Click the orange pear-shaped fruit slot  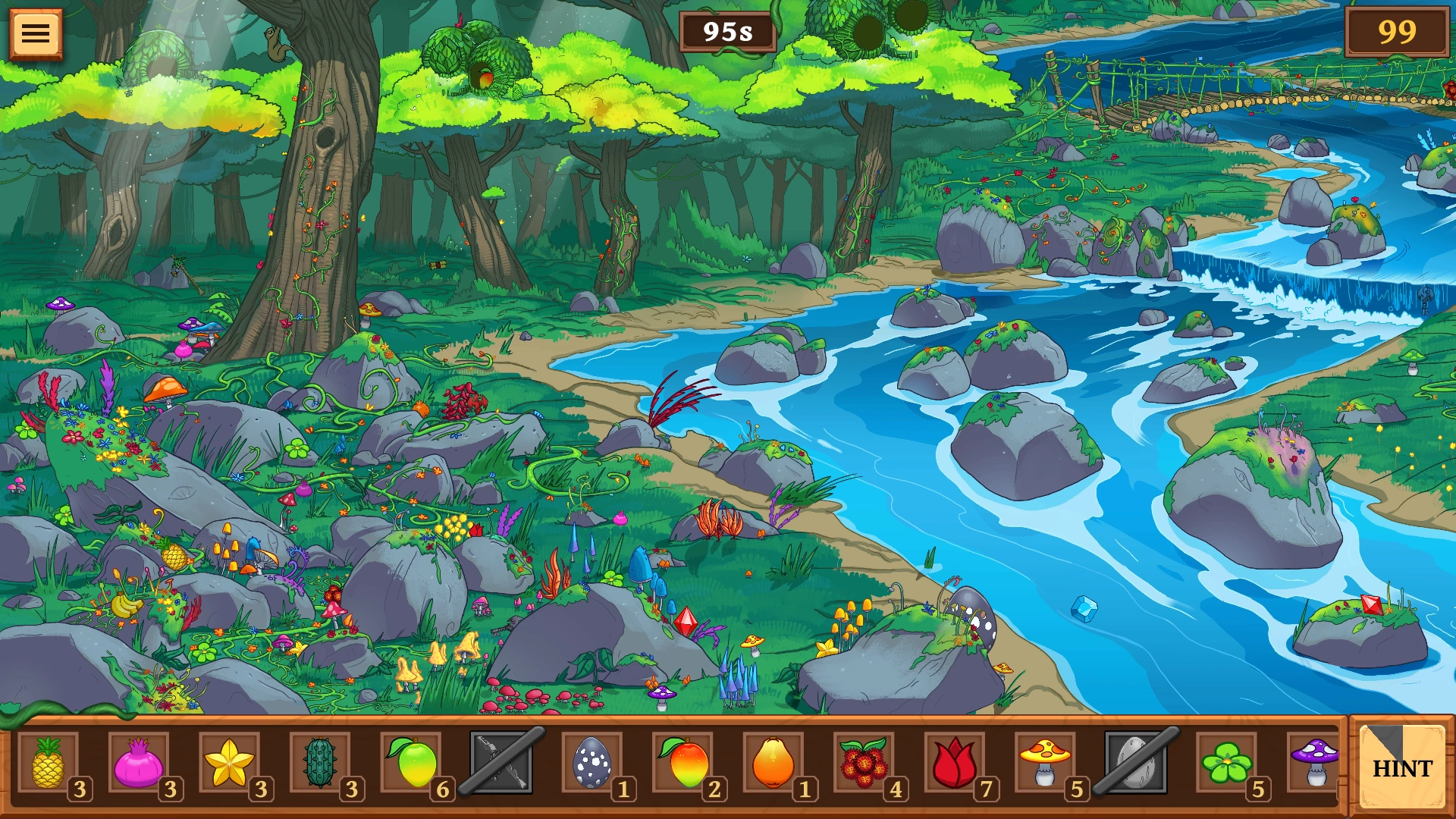pyautogui.click(x=773, y=763)
